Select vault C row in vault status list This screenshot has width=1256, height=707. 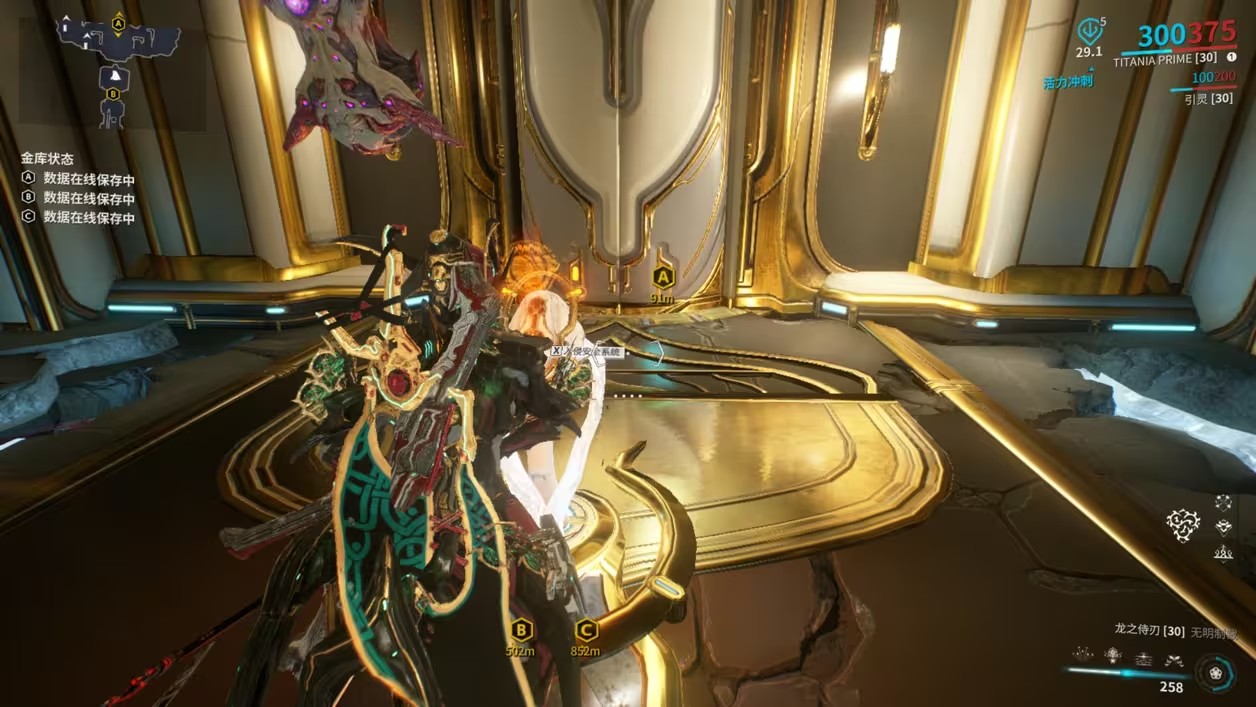pyautogui.click(x=78, y=216)
